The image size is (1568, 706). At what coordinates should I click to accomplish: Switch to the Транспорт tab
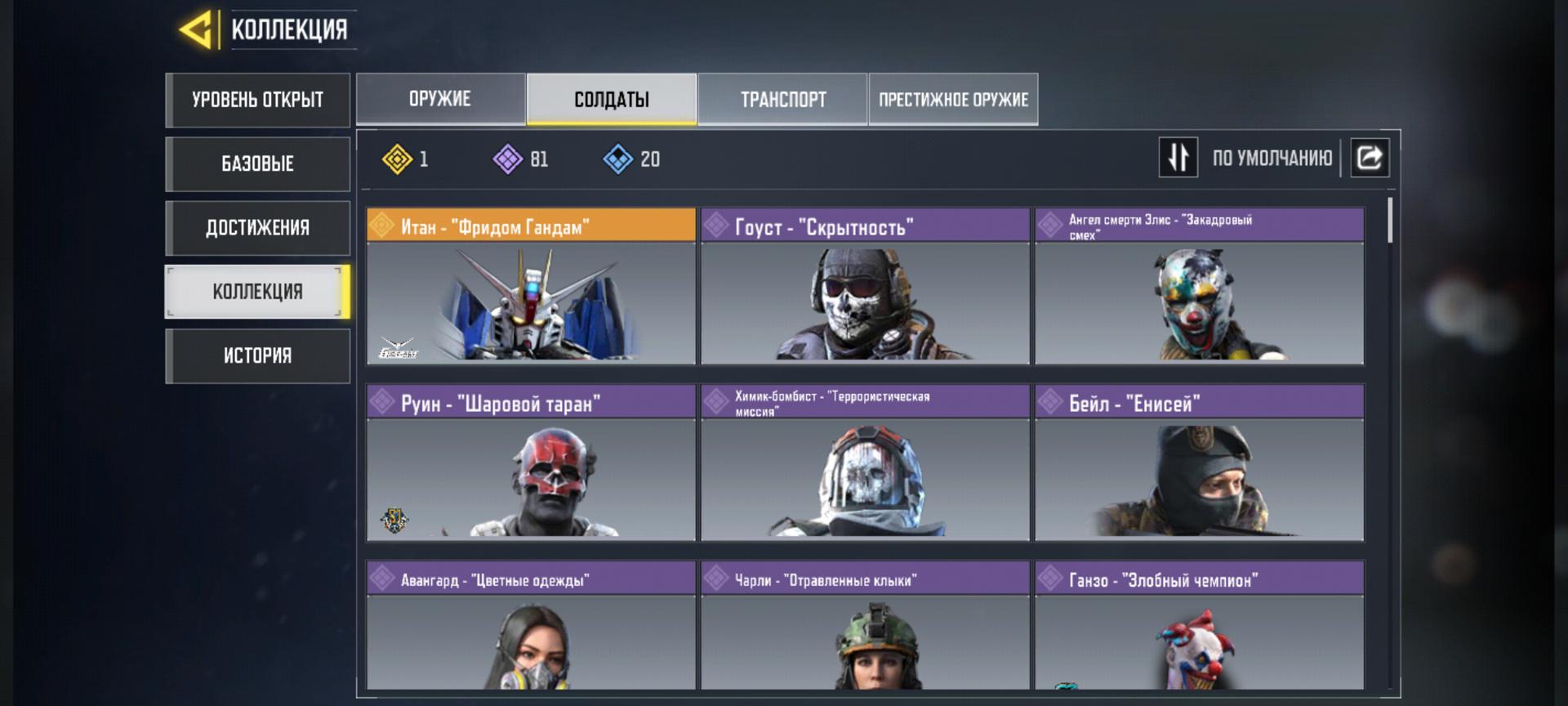click(x=782, y=99)
